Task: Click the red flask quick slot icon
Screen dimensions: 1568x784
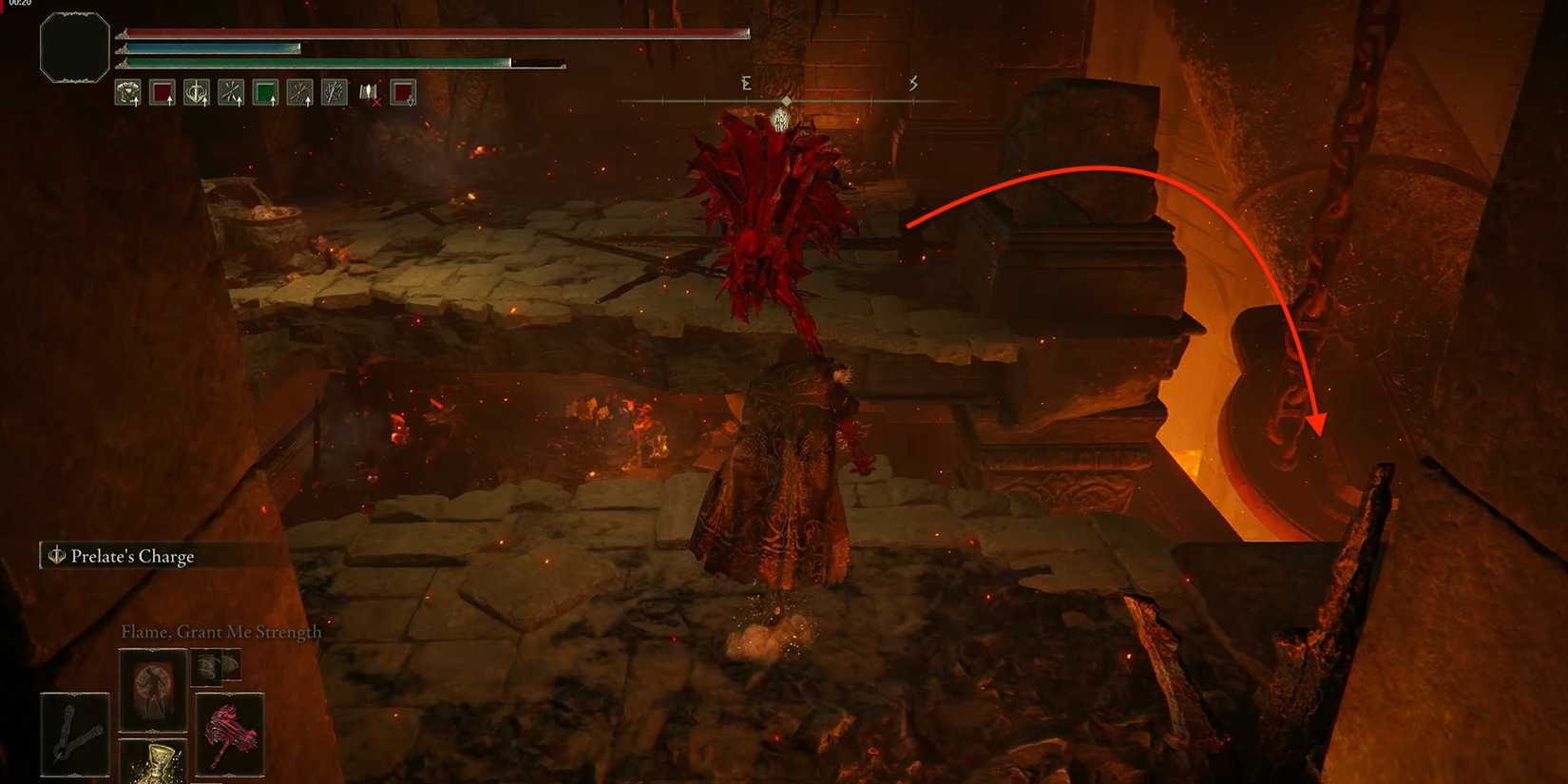Action: click(x=162, y=90)
